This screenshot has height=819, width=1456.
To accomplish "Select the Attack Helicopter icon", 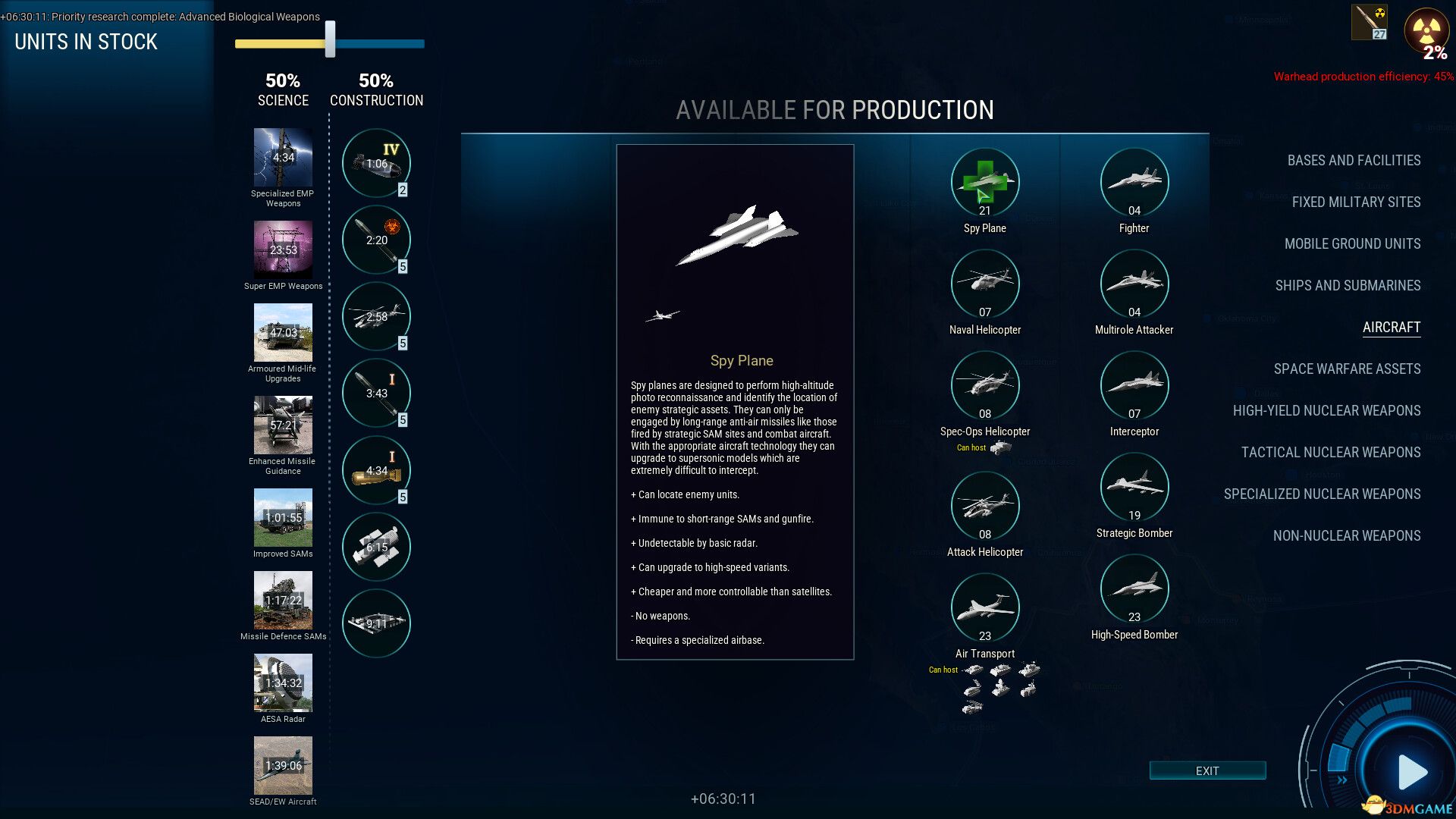I will click(984, 505).
